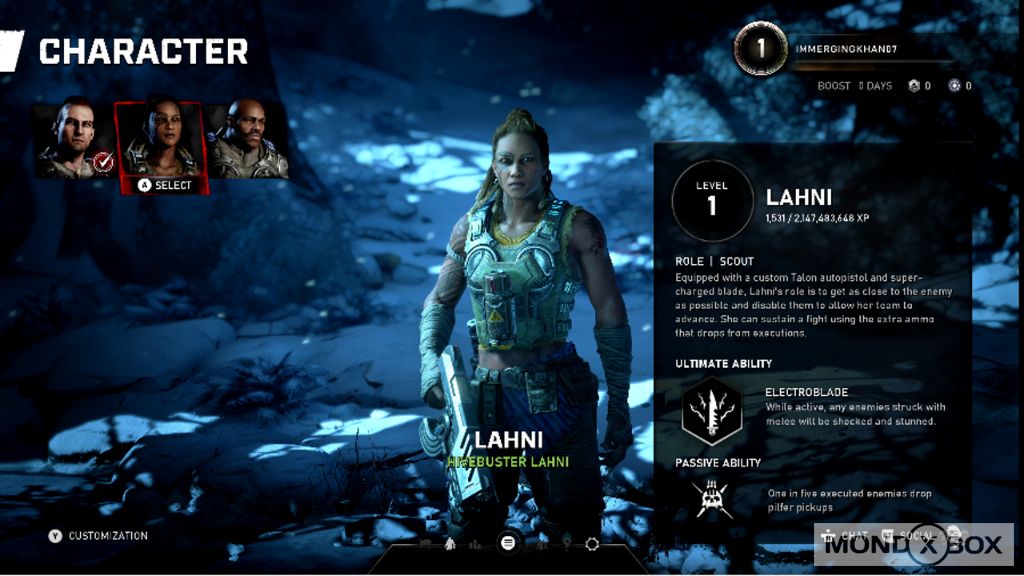This screenshot has height=576, width=1024.
Task: Click the highlighted circular list icon in bottom bar
Action: 507,543
